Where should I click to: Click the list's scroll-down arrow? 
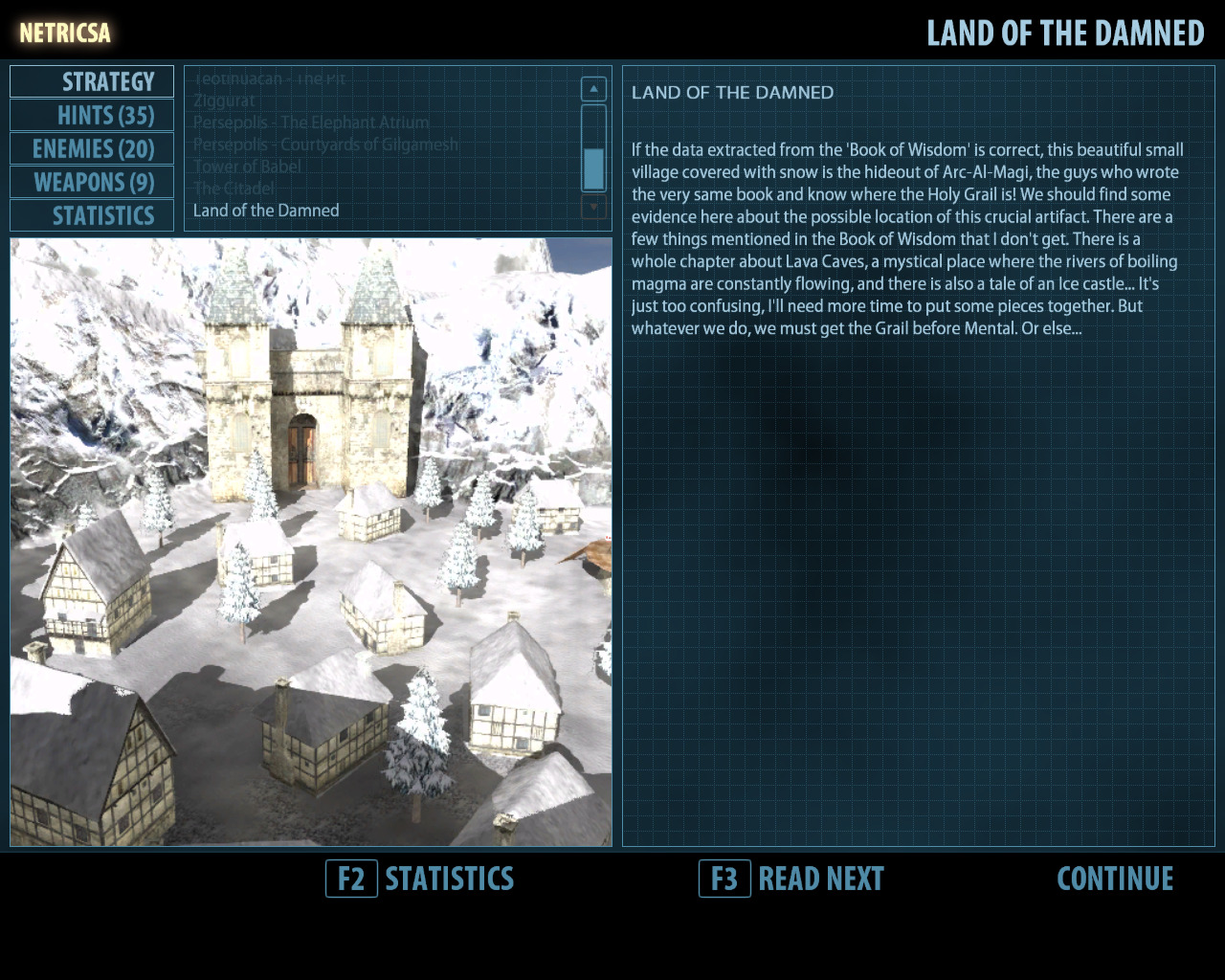(593, 207)
